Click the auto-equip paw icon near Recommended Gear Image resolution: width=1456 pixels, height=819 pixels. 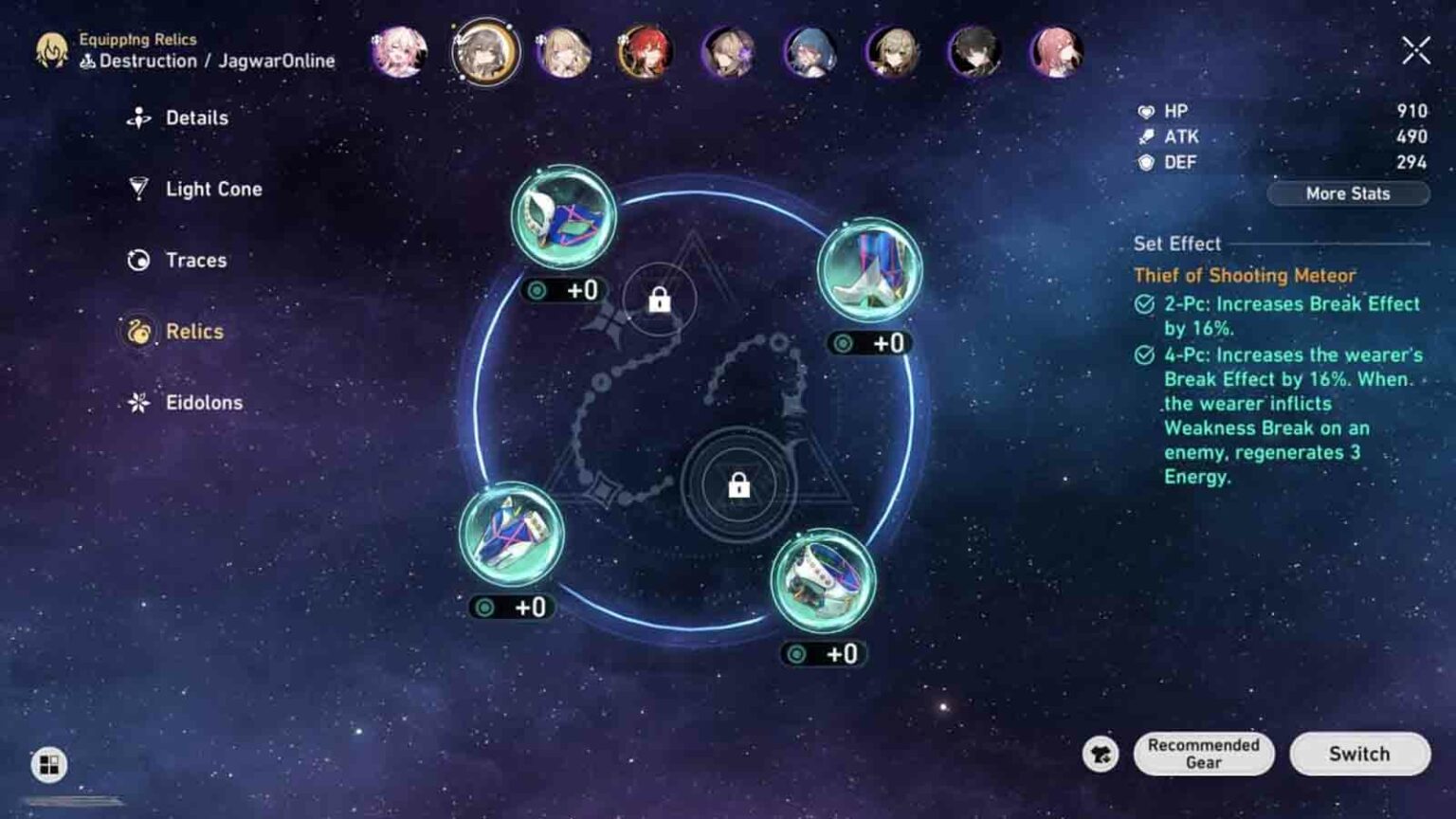1100,754
